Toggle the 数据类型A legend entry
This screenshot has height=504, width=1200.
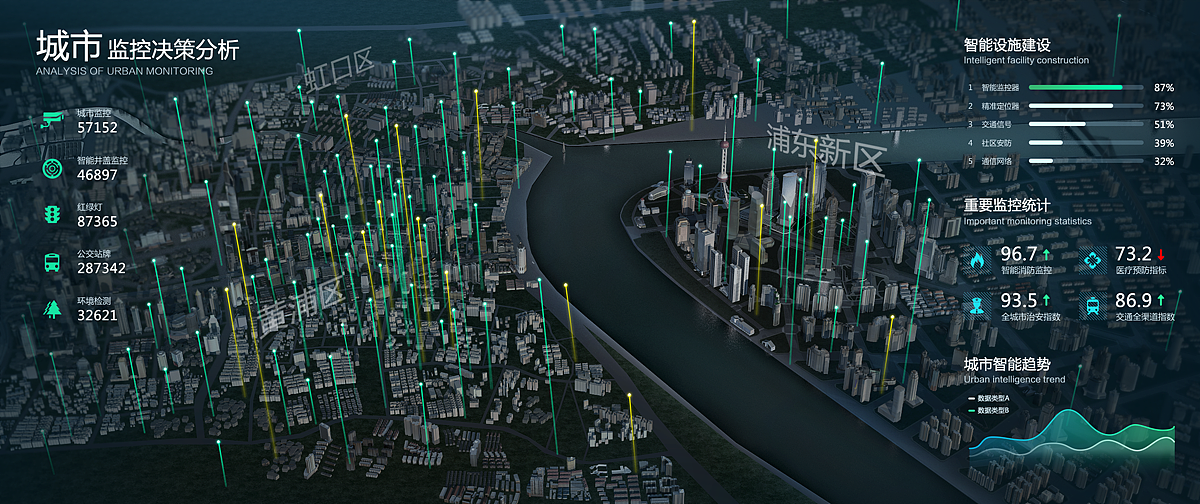990,398
